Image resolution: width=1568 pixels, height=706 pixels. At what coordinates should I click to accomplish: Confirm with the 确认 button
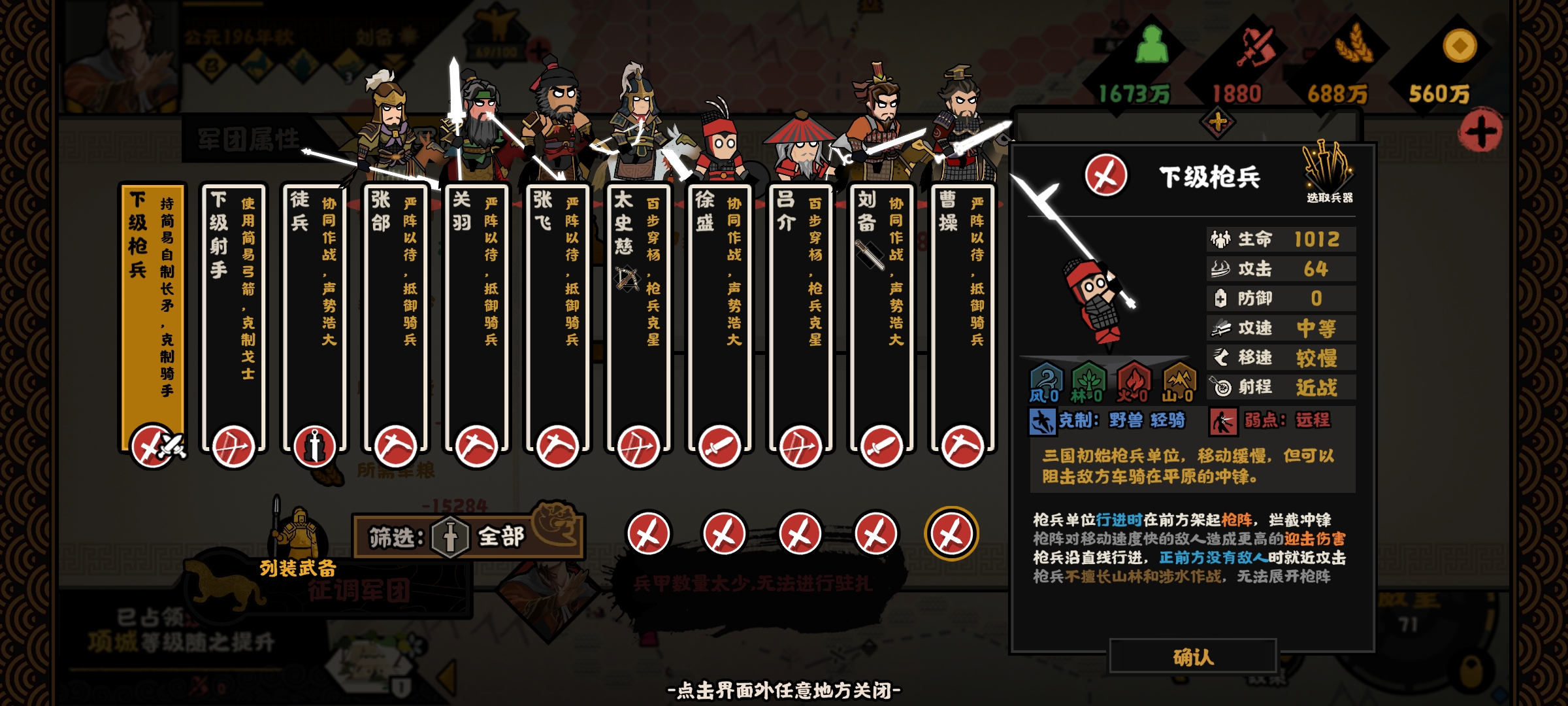(x=1193, y=656)
